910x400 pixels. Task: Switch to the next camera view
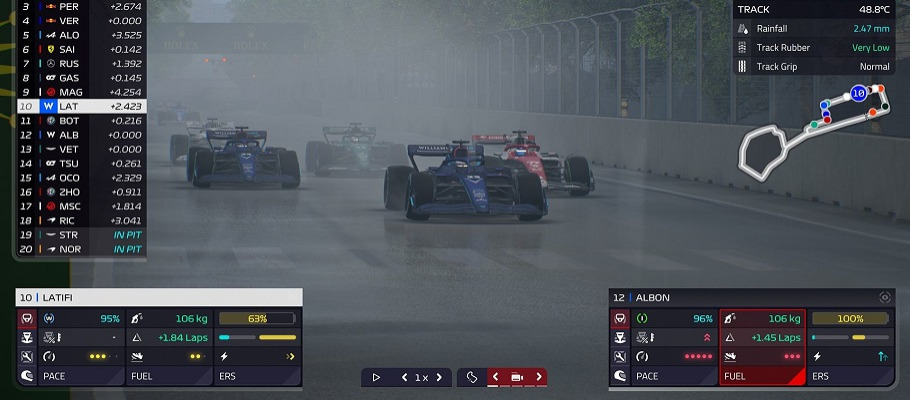[539, 377]
